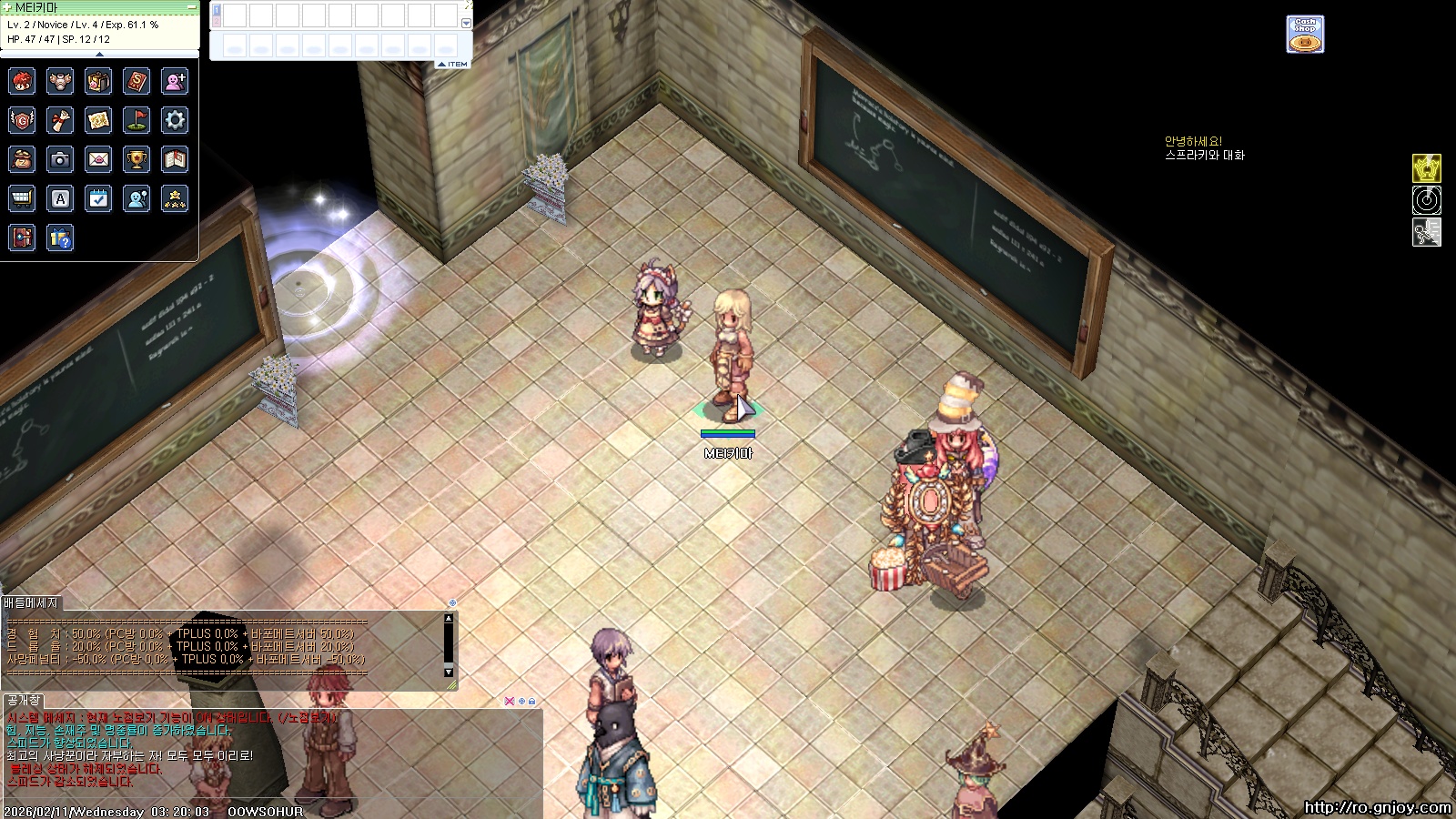Open the Cash Shop
The width and height of the screenshot is (1456, 819).
1305,35
